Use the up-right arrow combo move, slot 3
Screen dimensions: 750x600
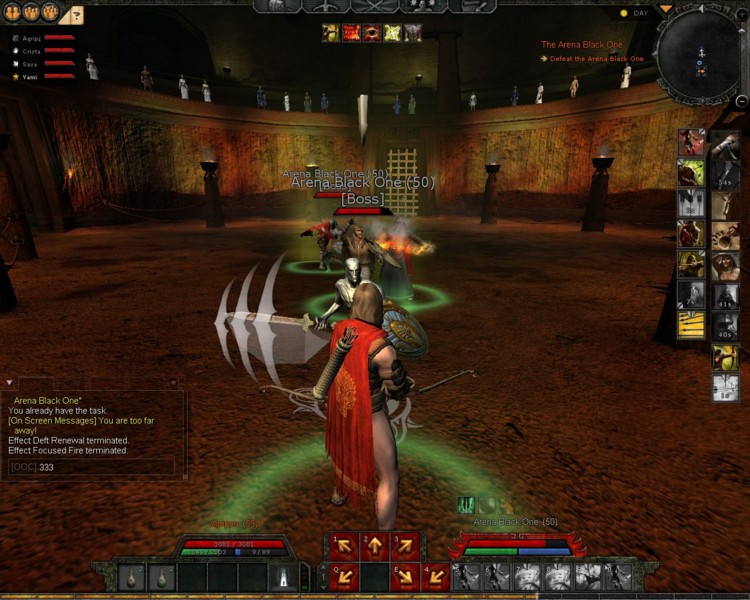pos(405,546)
